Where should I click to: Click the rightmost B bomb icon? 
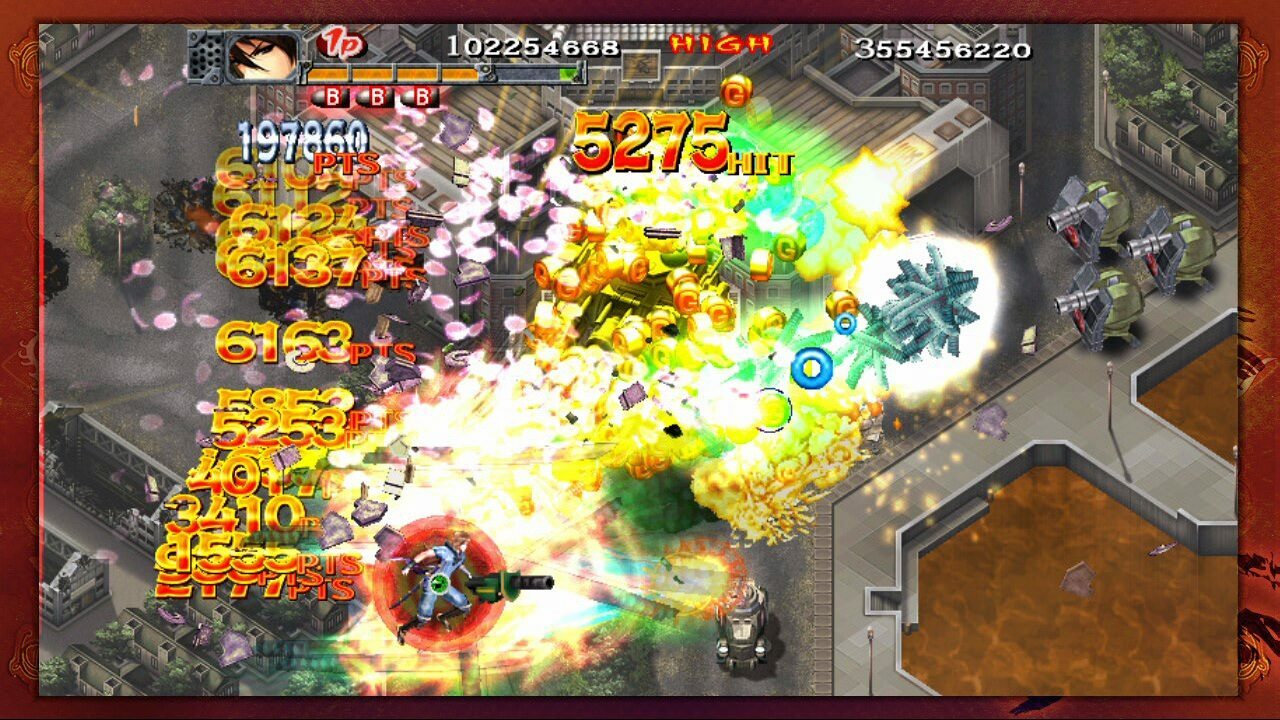421,96
